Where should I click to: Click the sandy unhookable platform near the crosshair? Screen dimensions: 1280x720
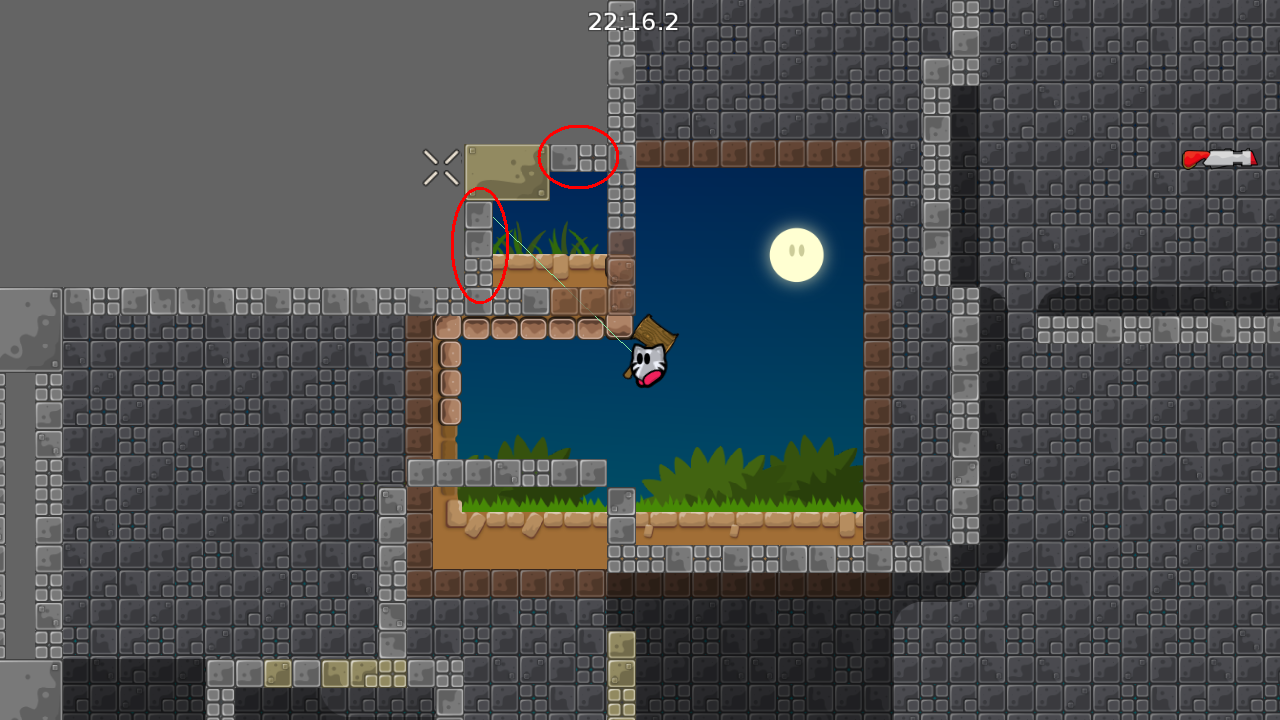pyautogui.click(x=505, y=170)
